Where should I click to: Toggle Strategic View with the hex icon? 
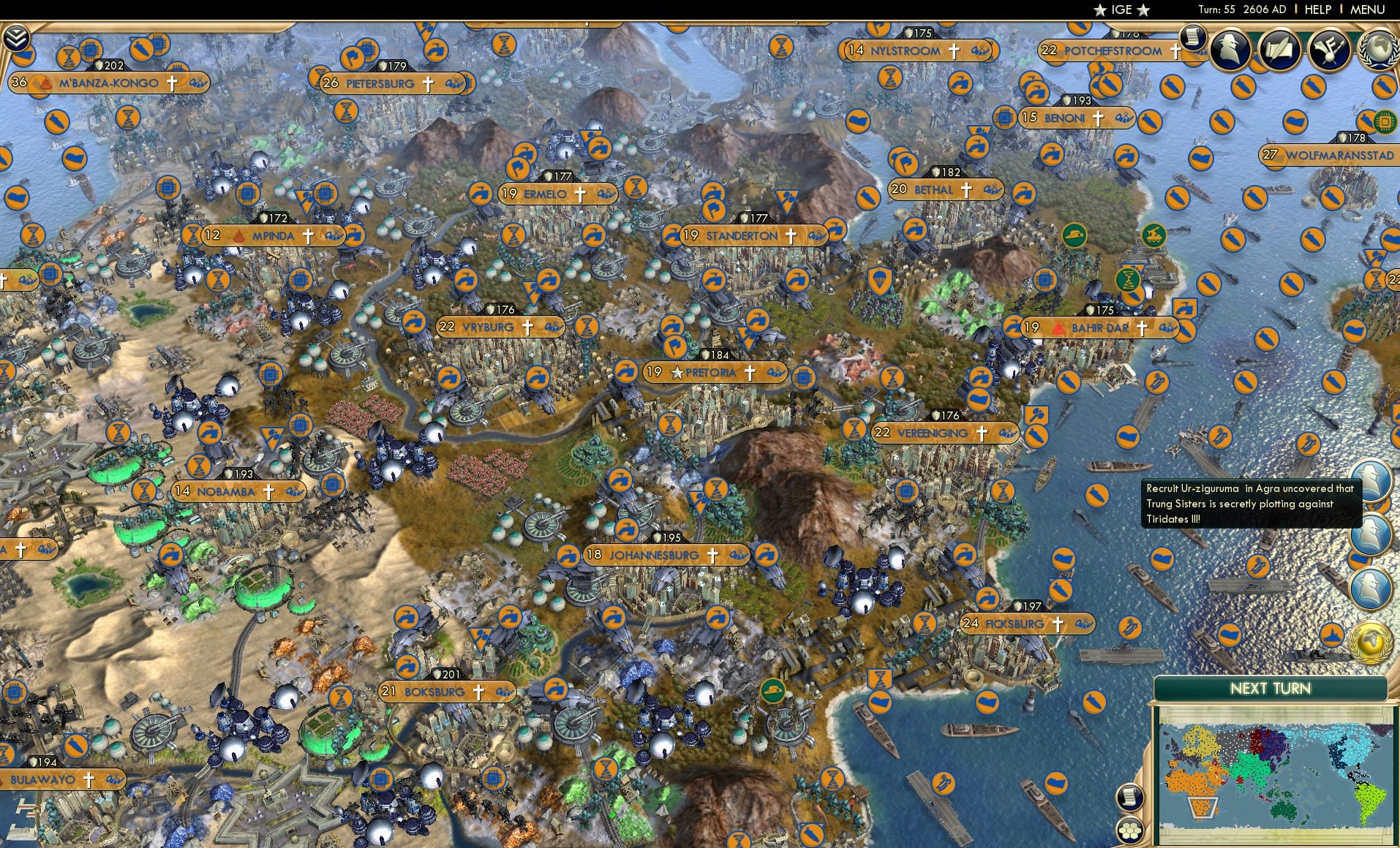pos(1130,829)
